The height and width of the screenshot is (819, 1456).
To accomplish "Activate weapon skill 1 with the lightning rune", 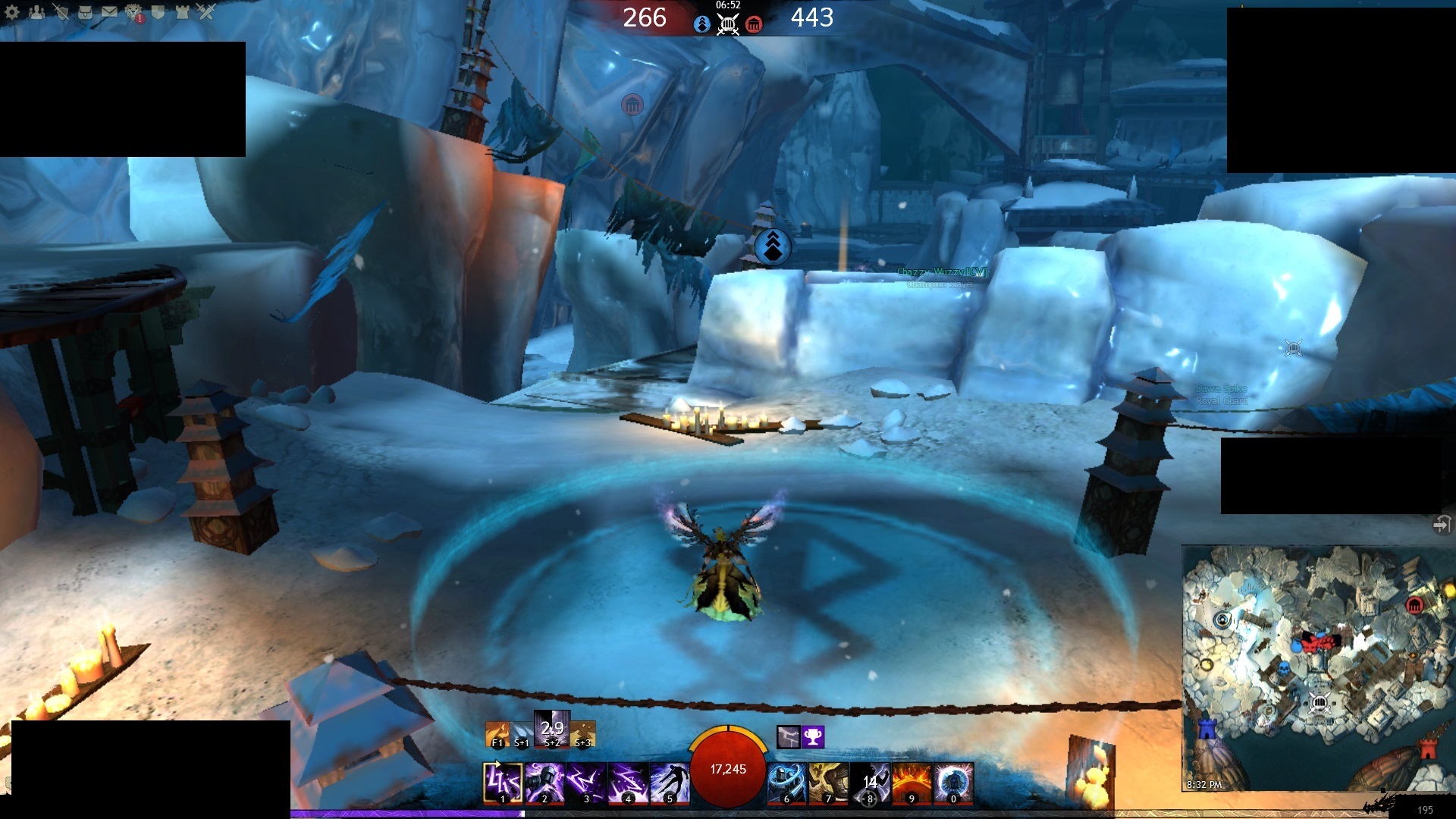I will (x=502, y=783).
